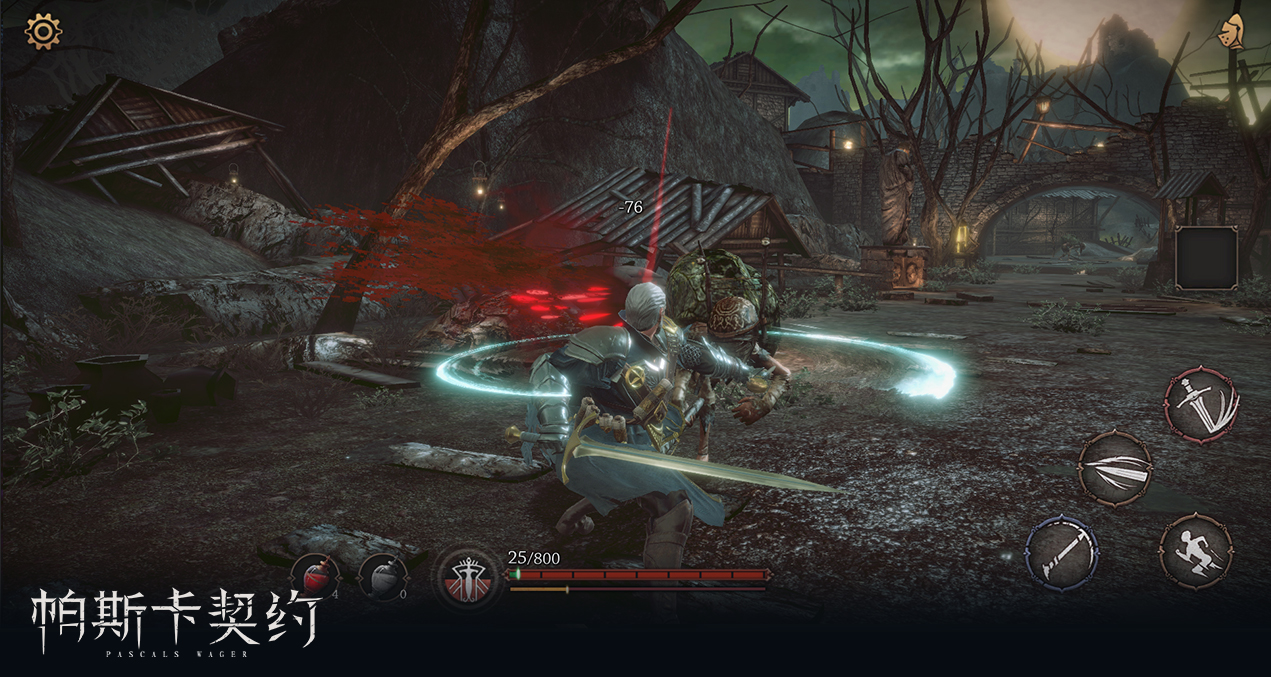Tap the empty square item frame

pyautogui.click(x=1206, y=257)
